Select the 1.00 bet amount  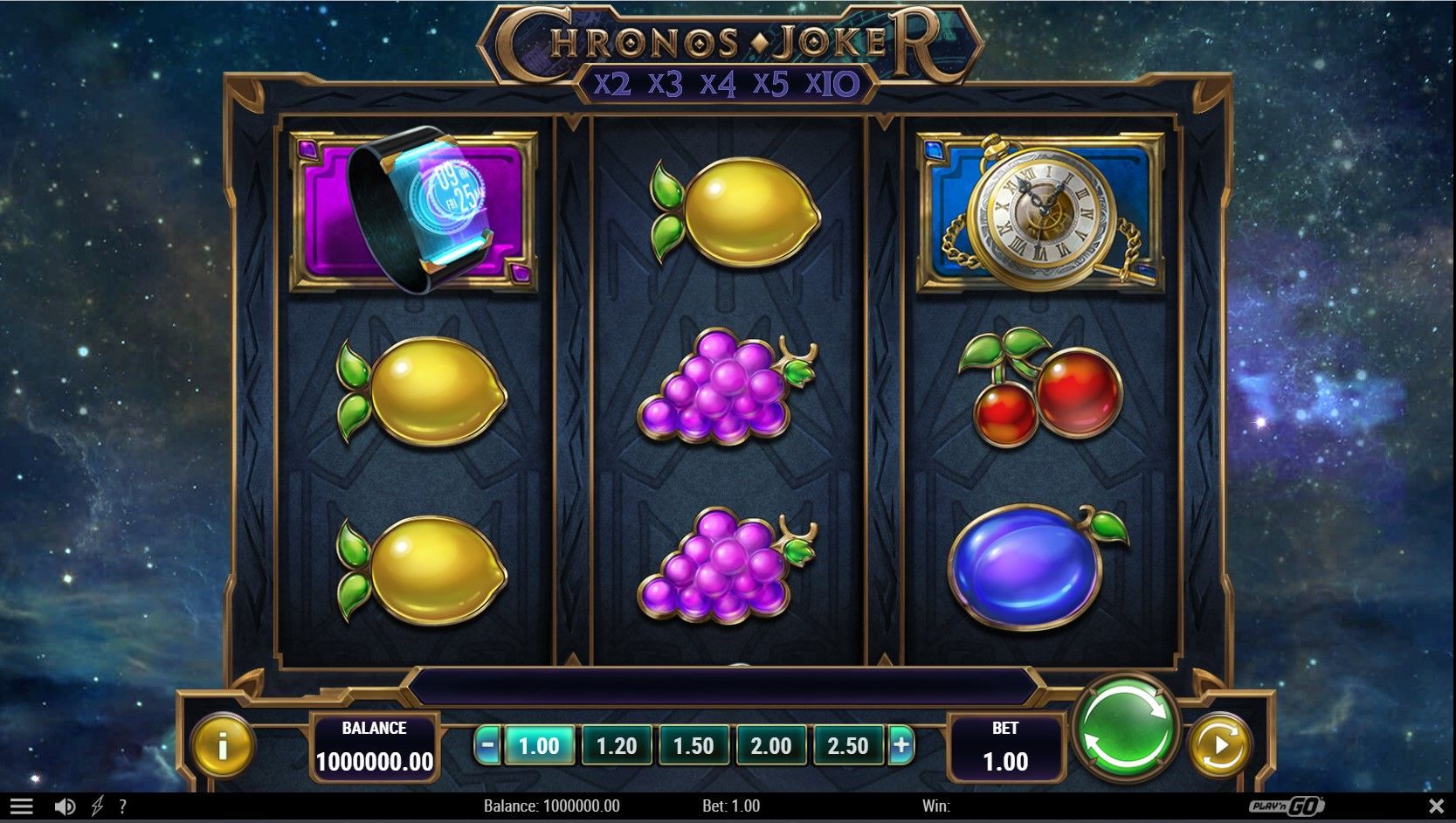(x=539, y=745)
